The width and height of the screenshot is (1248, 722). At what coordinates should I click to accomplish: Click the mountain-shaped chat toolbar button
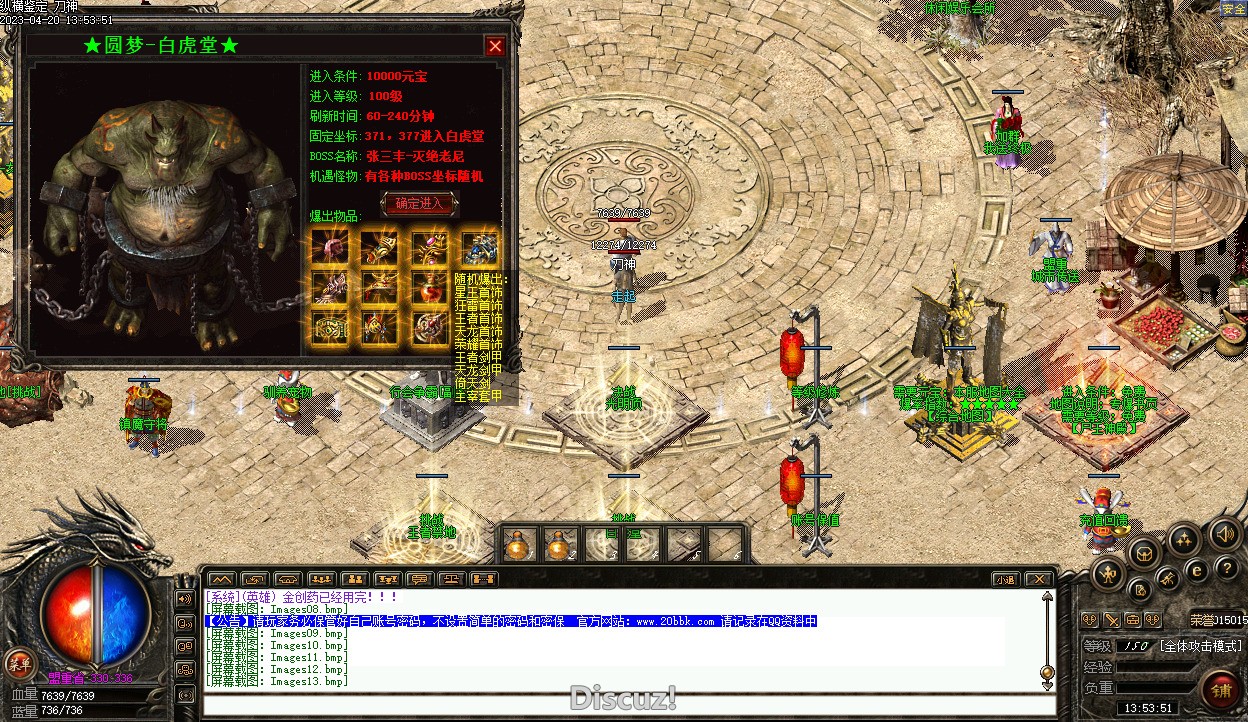221,579
